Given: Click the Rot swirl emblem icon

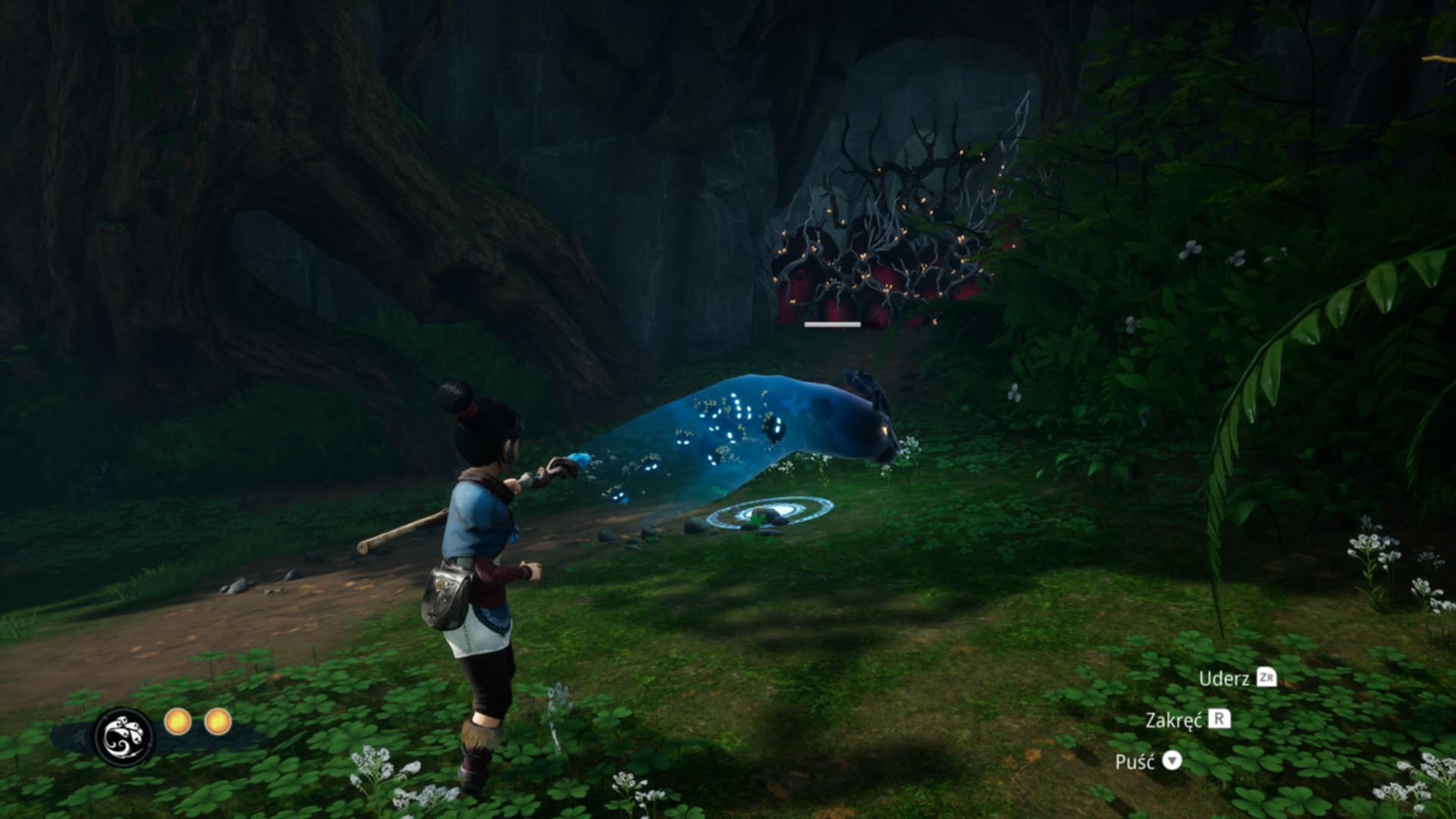Looking at the screenshot, I should (124, 736).
